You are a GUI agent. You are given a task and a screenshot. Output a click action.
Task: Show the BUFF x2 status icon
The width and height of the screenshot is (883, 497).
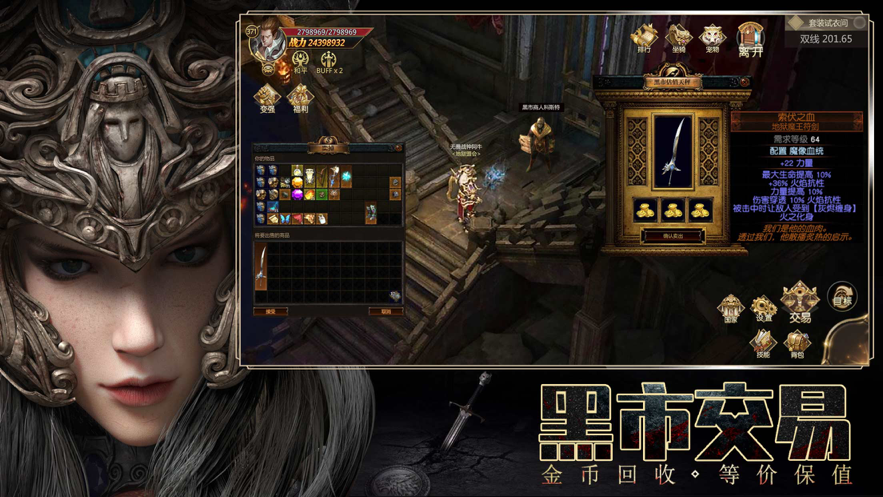tap(329, 62)
